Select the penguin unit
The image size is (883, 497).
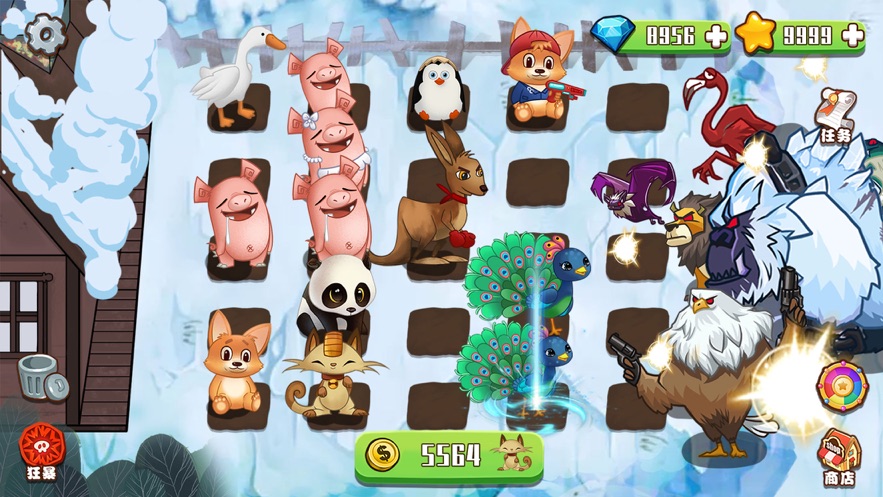437,88
